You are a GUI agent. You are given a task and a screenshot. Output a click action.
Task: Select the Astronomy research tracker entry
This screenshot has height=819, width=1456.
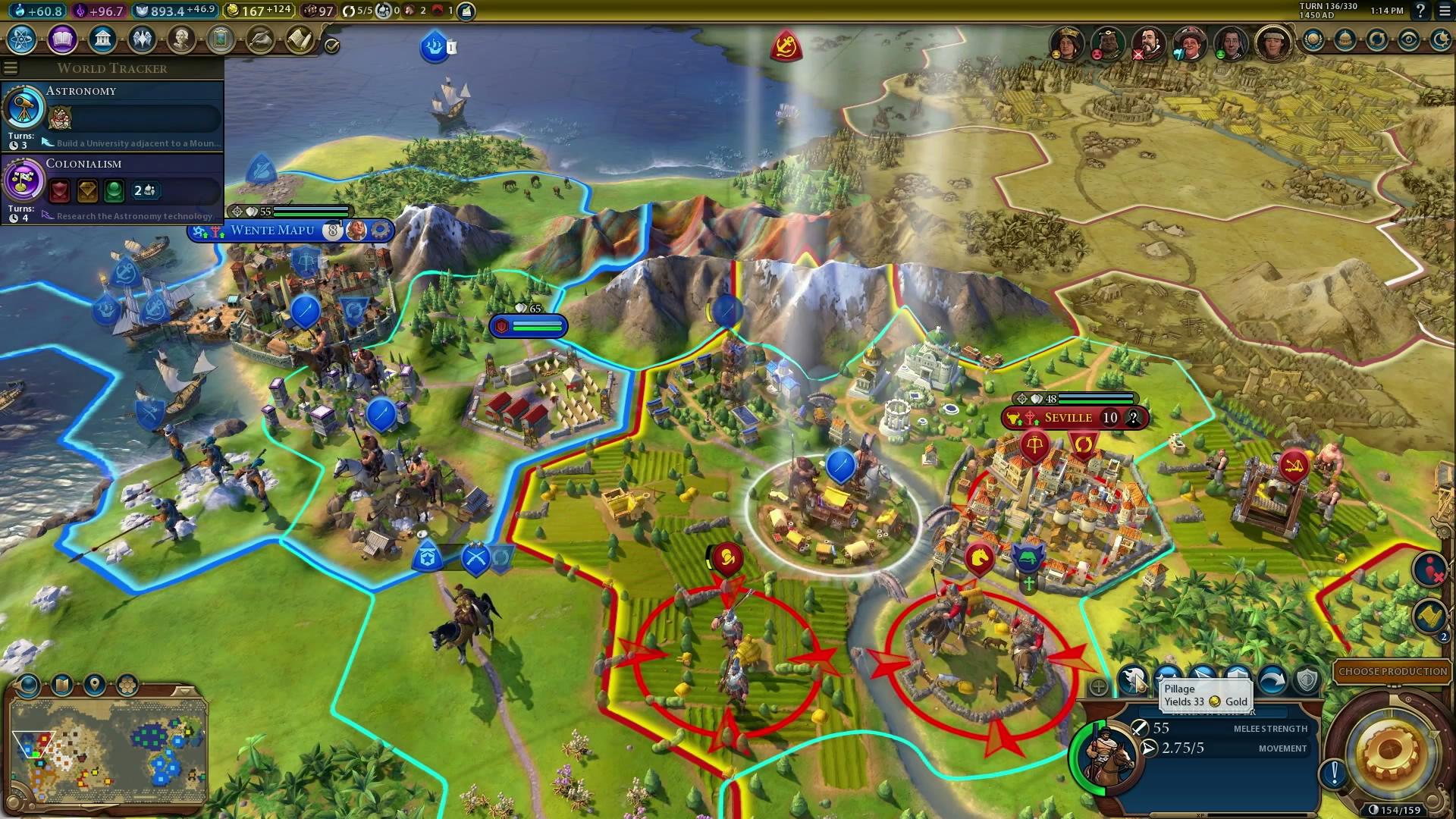(x=112, y=115)
